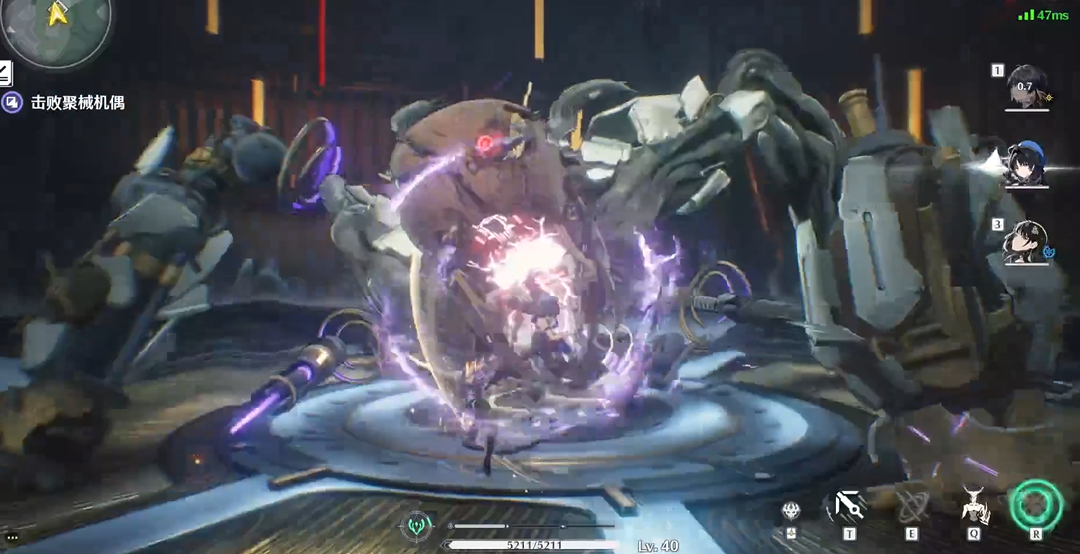Use the horned Echo skill
This screenshot has width=1080, height=554.
point(974,505)
